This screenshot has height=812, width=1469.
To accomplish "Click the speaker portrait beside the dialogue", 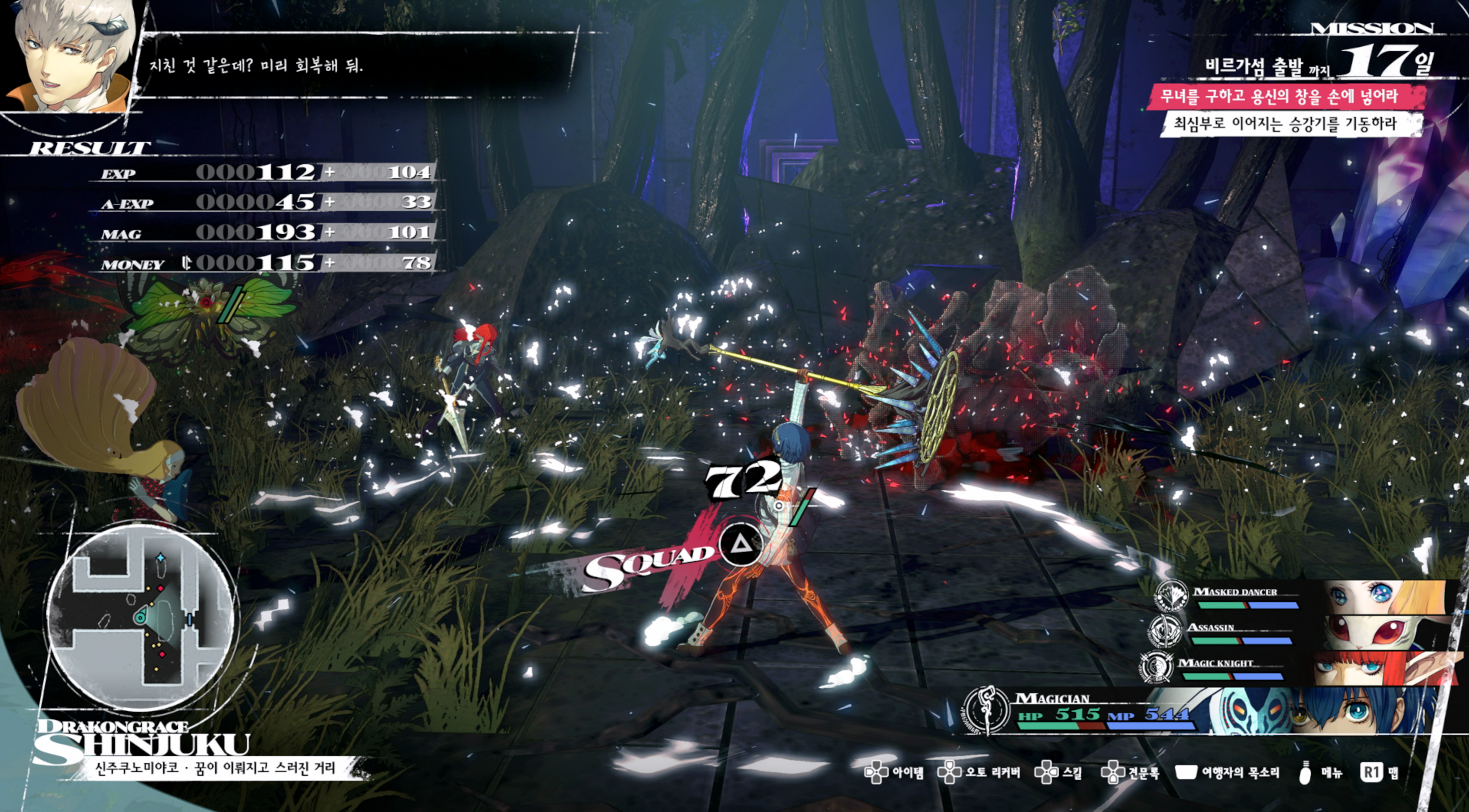I will 69,57.
